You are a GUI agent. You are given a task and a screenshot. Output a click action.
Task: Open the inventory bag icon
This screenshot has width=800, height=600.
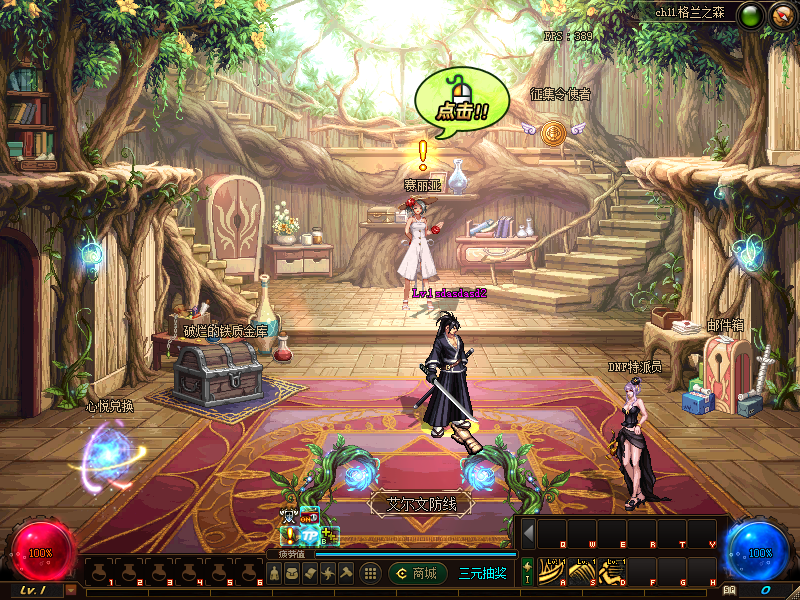click(291, 573)
